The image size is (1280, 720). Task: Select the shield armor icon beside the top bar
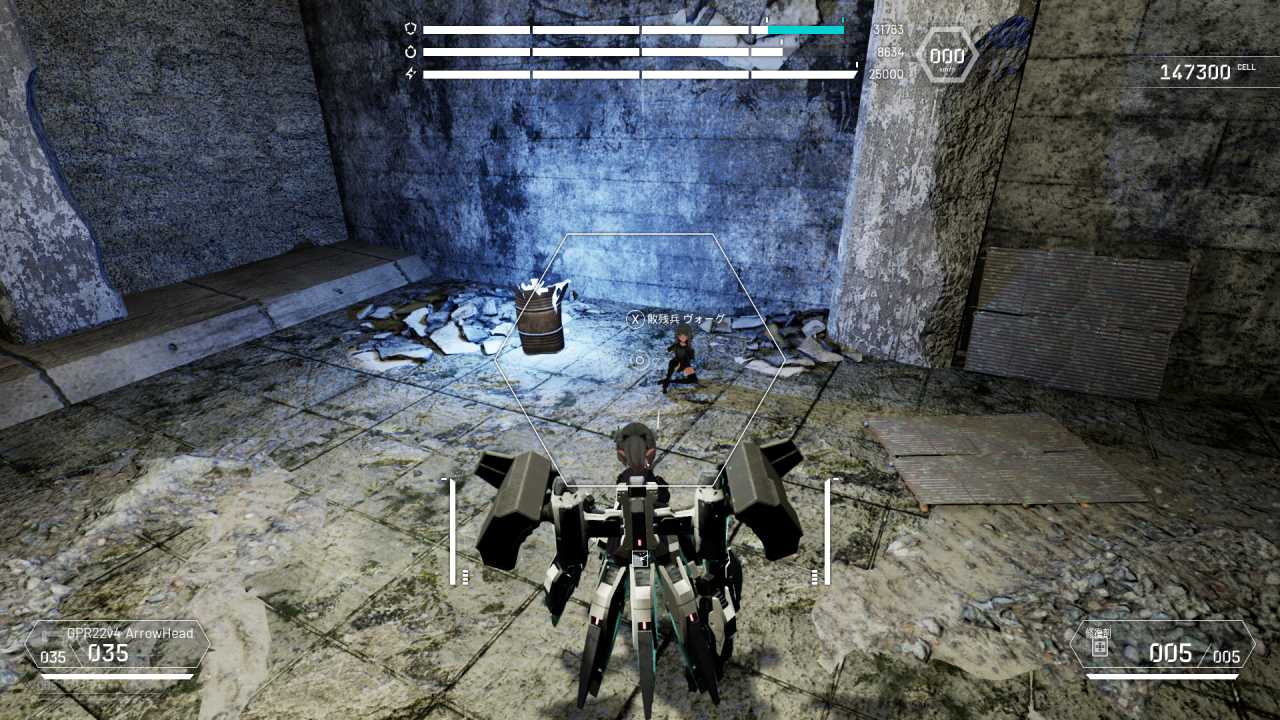click(x=410, y=27)
